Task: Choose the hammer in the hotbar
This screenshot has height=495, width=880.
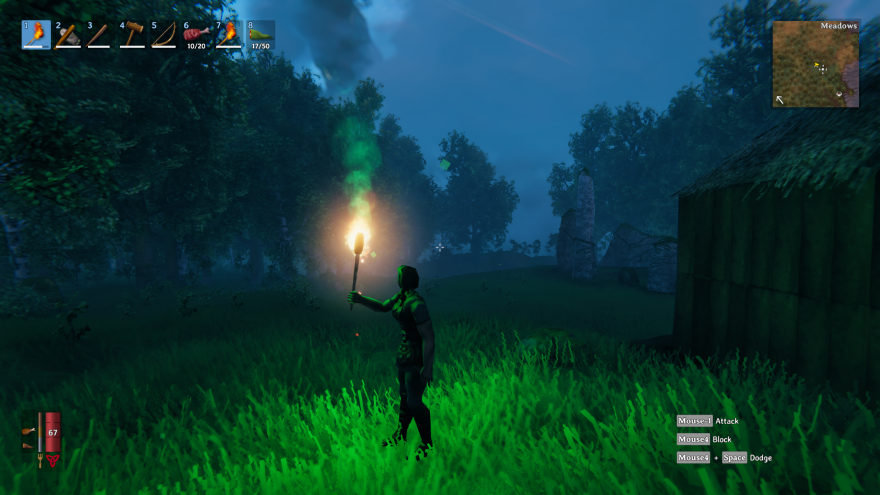Action: (131, 35)
